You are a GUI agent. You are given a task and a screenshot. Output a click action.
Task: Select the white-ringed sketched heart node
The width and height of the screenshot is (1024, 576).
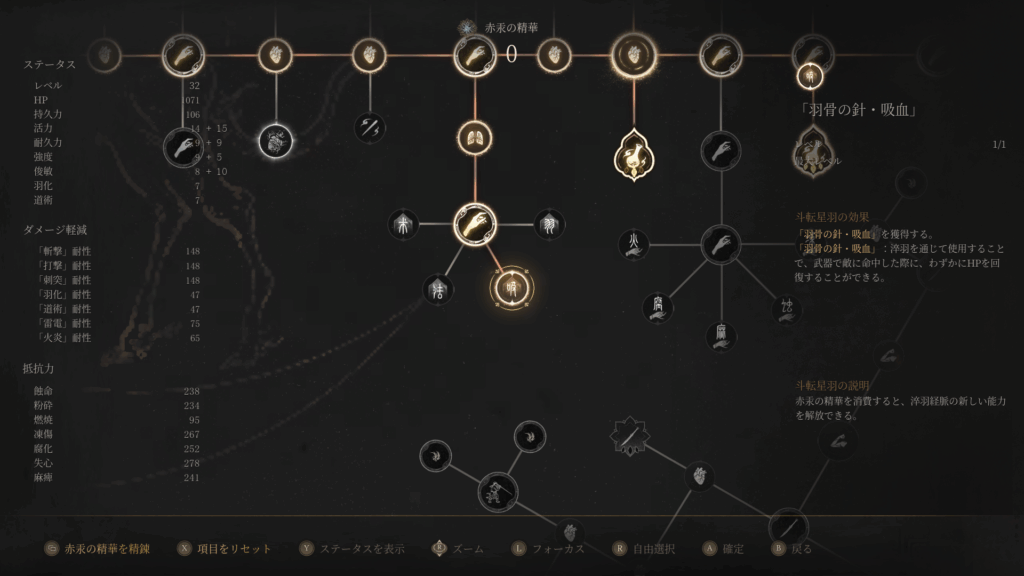pyautogui.click(x=275, y=143)
